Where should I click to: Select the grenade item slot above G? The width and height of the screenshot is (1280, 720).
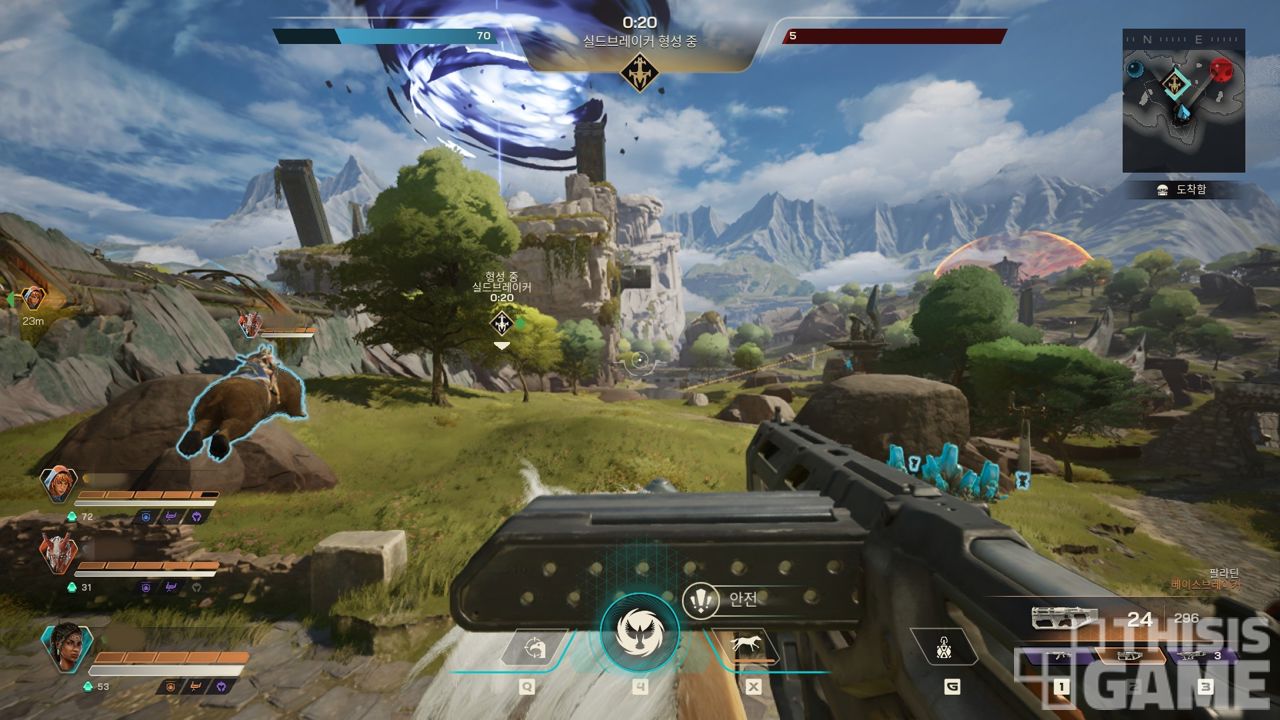click(x=945, y=649)
